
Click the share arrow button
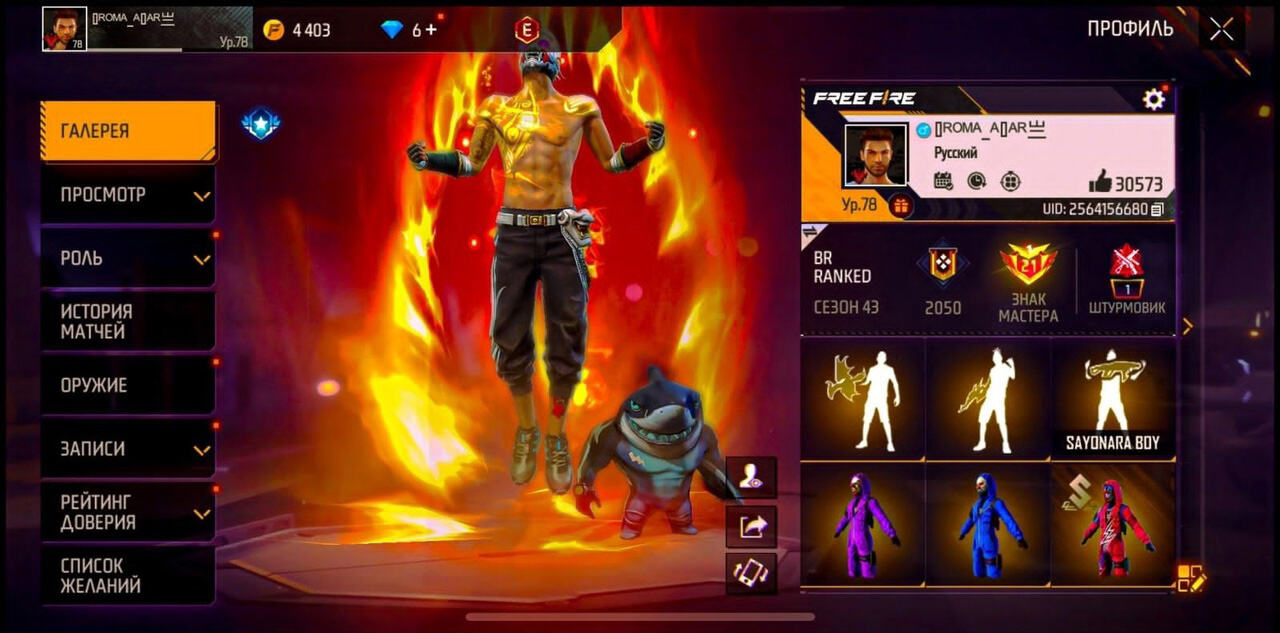pyautogui.click(x=751, y=526)
